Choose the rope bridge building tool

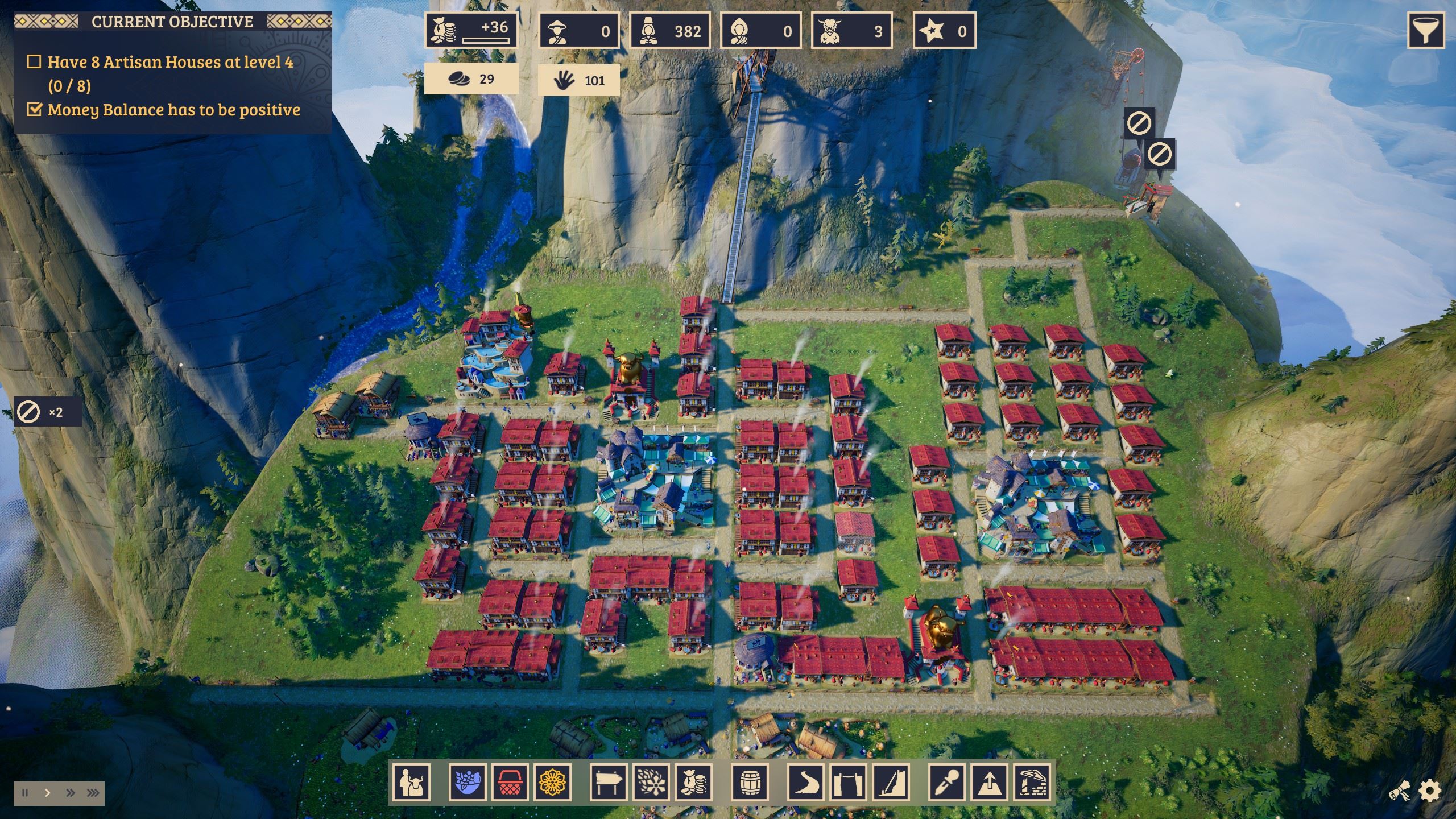[848, 782]
